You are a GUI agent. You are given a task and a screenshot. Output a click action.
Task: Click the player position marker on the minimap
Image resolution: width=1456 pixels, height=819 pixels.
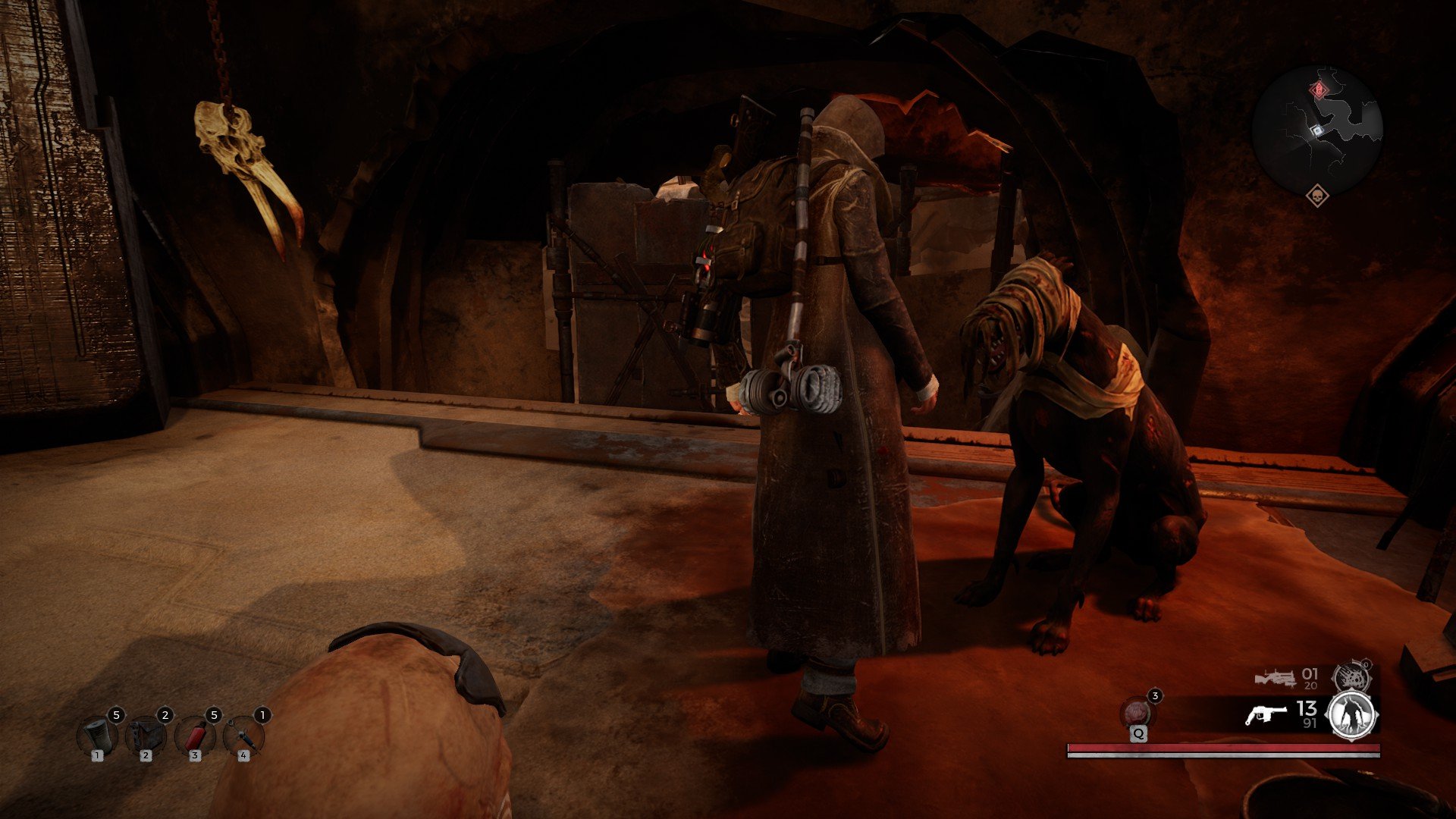(1317, 130)
